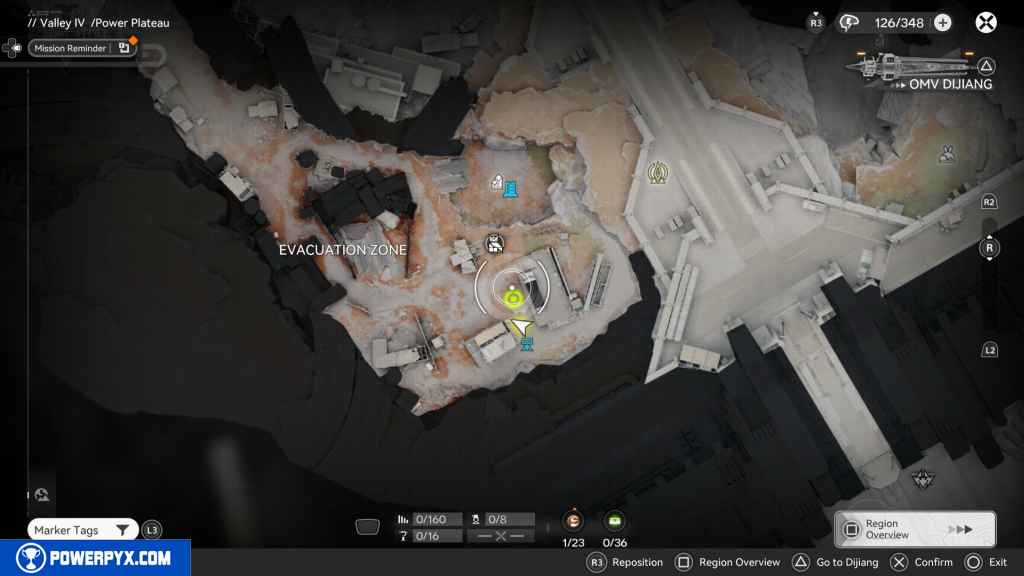Close the map with the X button
This screenshot has width=1024, height=576.
pos(986,22)
